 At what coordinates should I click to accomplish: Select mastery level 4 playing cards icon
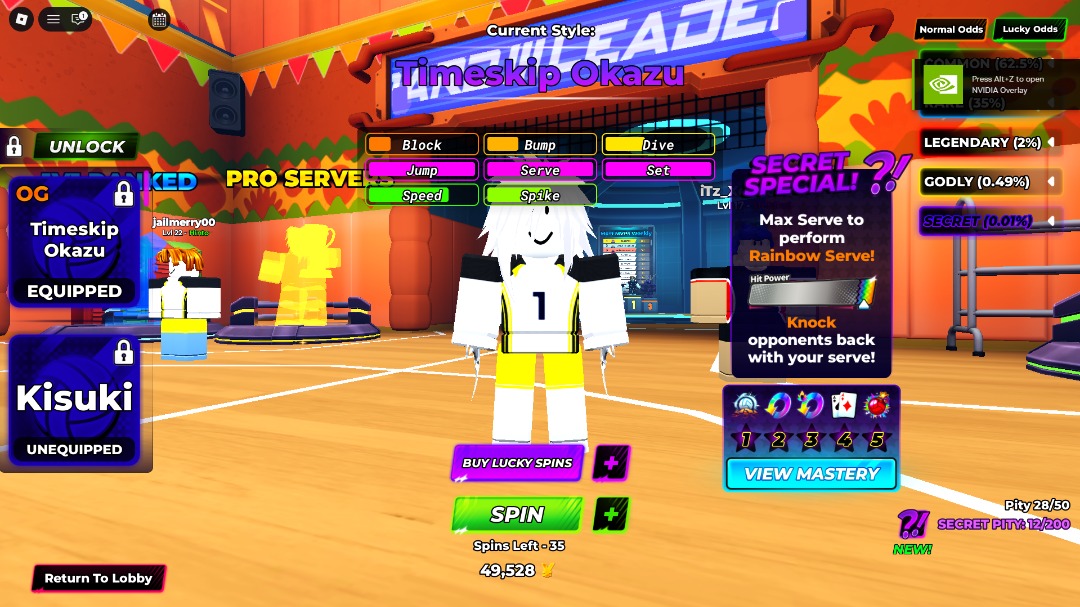[x=844, y=406]
